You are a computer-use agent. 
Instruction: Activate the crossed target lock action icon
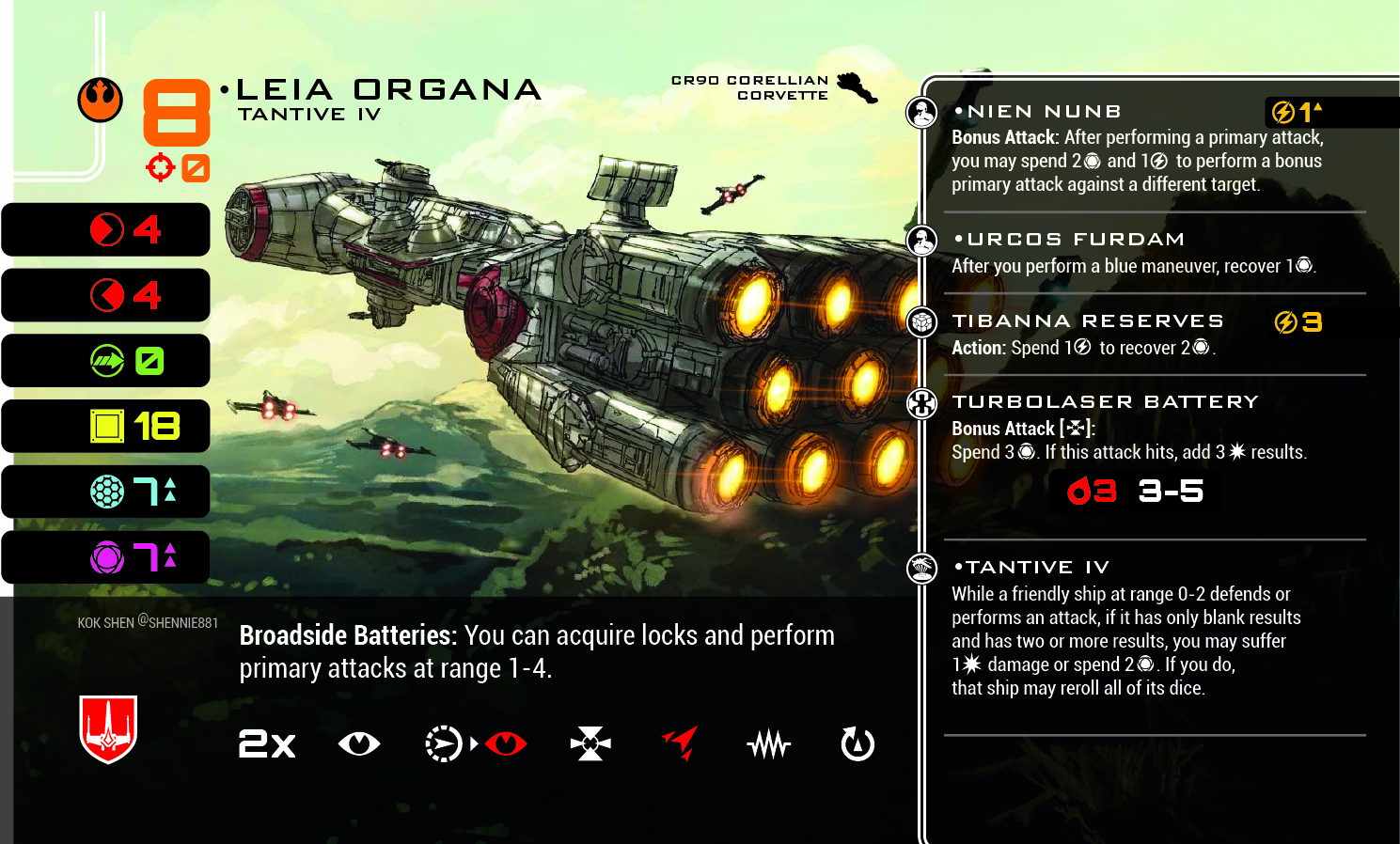tap(590, 744)
